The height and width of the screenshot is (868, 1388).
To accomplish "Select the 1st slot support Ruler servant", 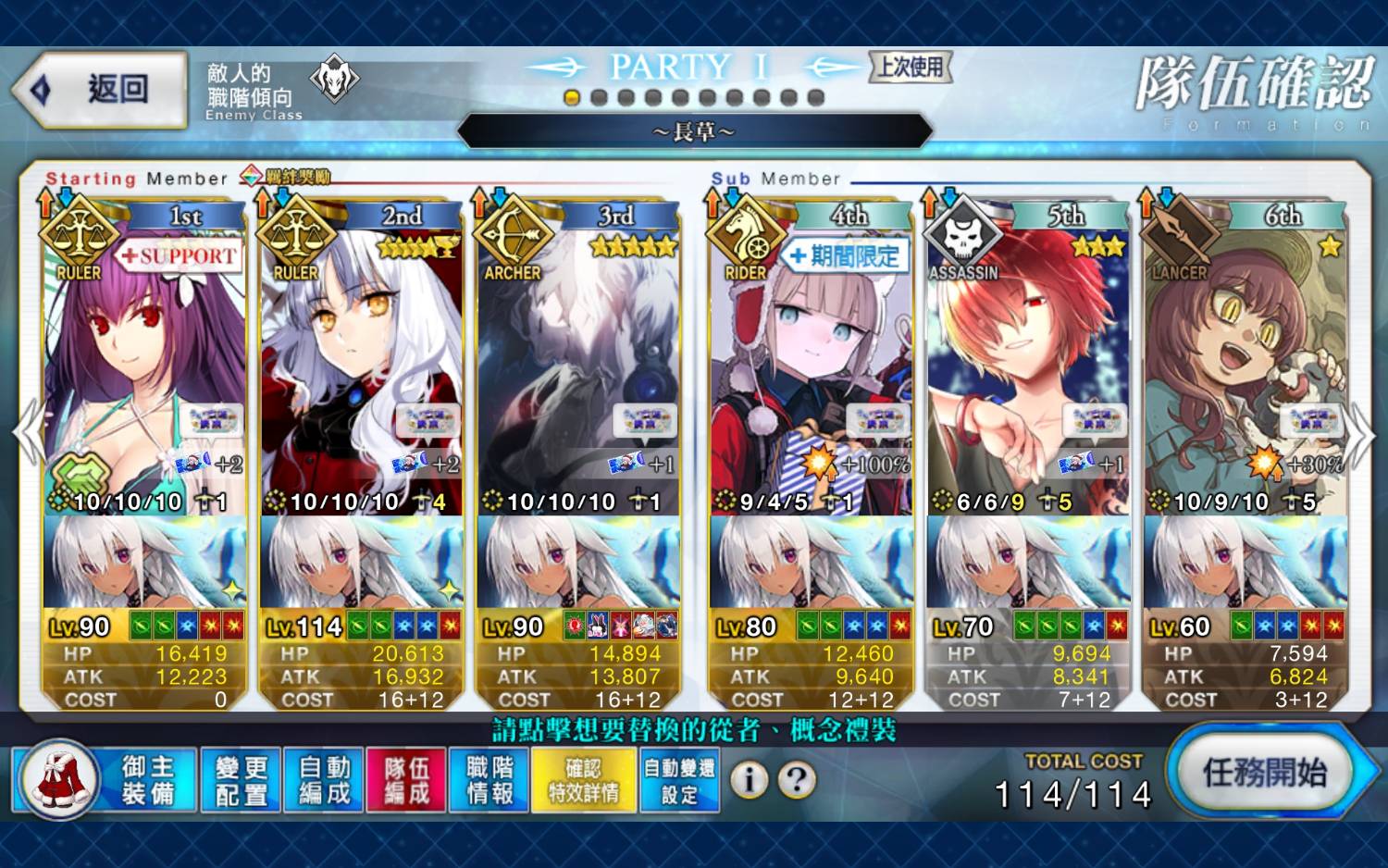I will (143, 370).
